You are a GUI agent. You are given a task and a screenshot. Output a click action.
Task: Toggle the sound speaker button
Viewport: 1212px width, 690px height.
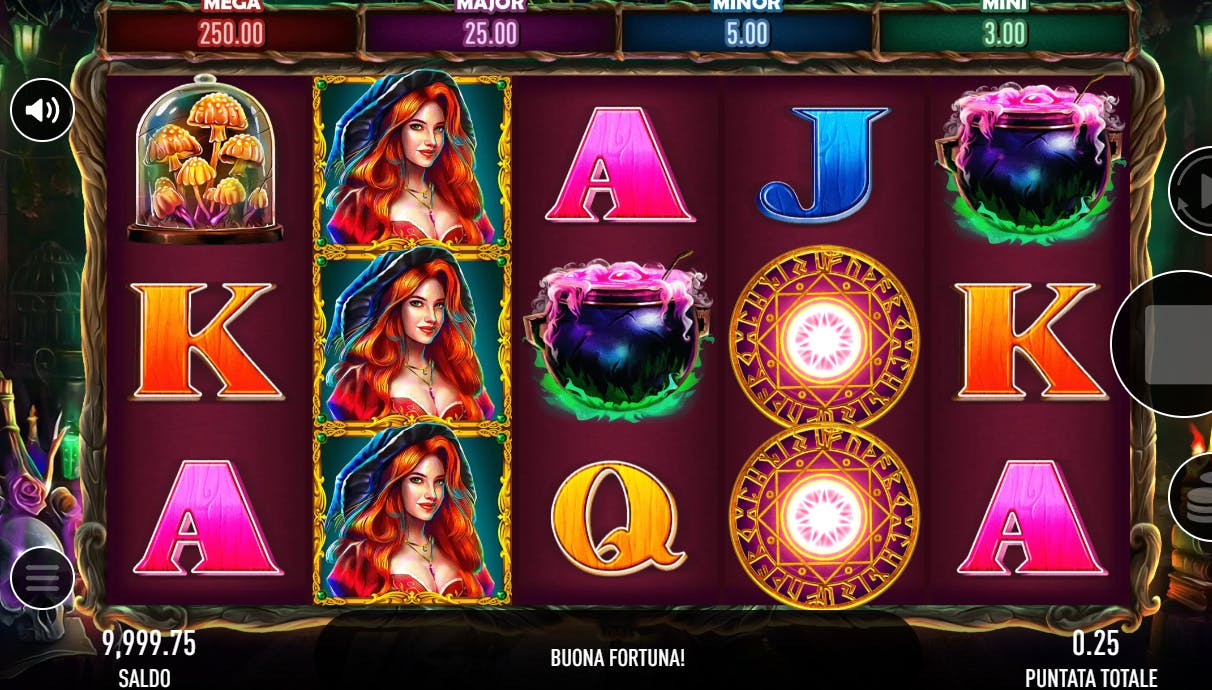42,110
